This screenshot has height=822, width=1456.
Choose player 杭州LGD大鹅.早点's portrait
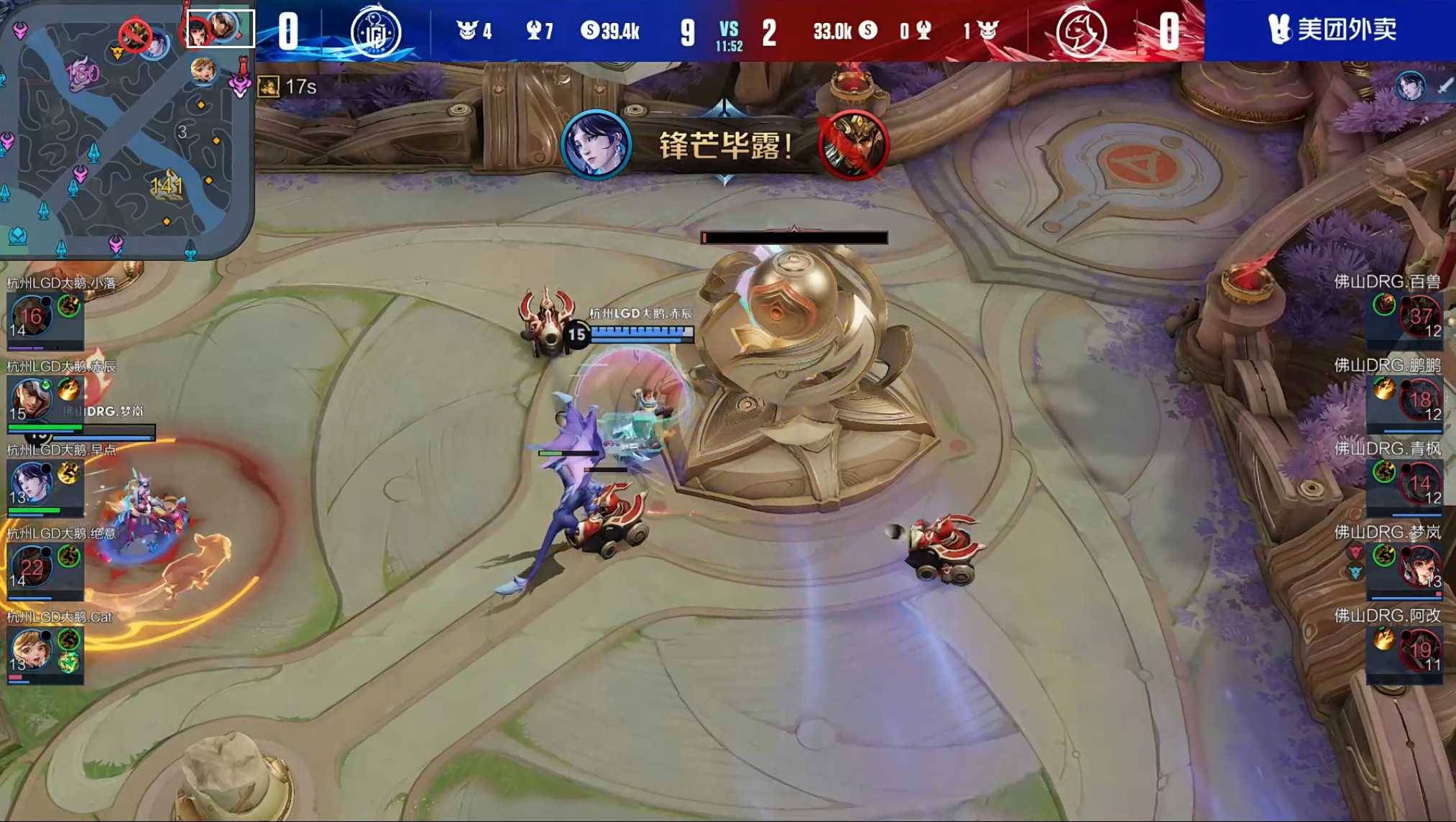[x=32, y=482]
